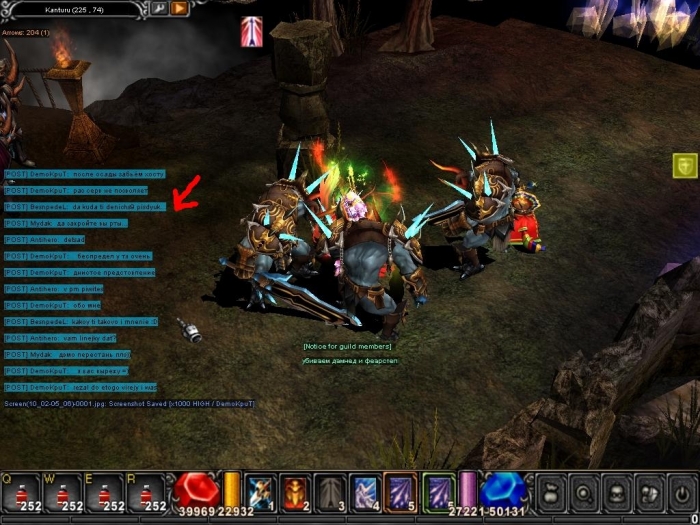Use the potion in the E slot

tap(105, 493)
